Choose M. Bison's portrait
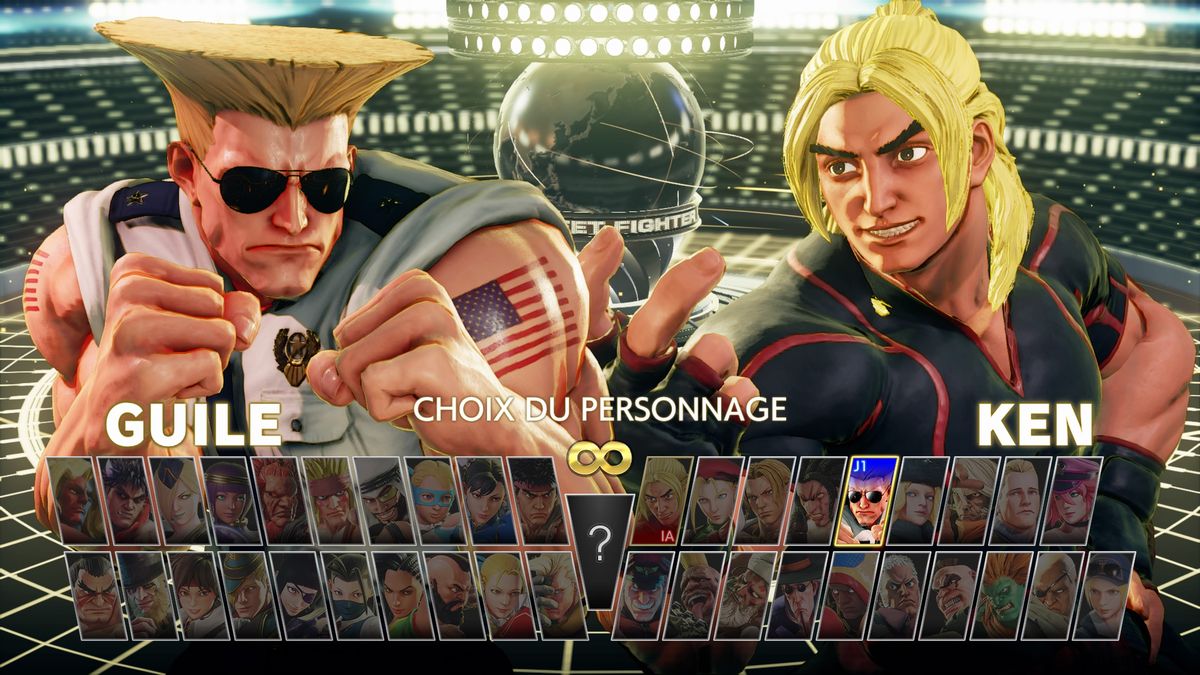Viewport: 1200px width, 675px height. tap(643, 595)
